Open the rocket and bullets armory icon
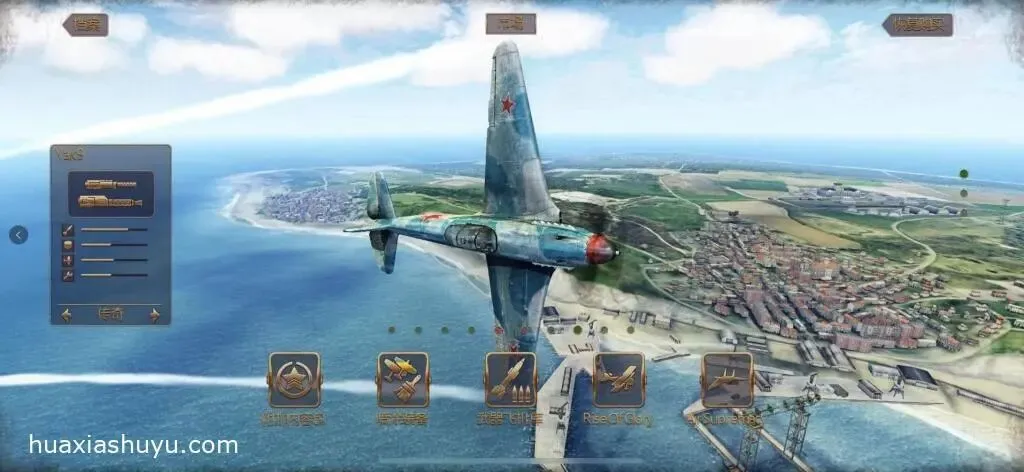 coord(511,379)
